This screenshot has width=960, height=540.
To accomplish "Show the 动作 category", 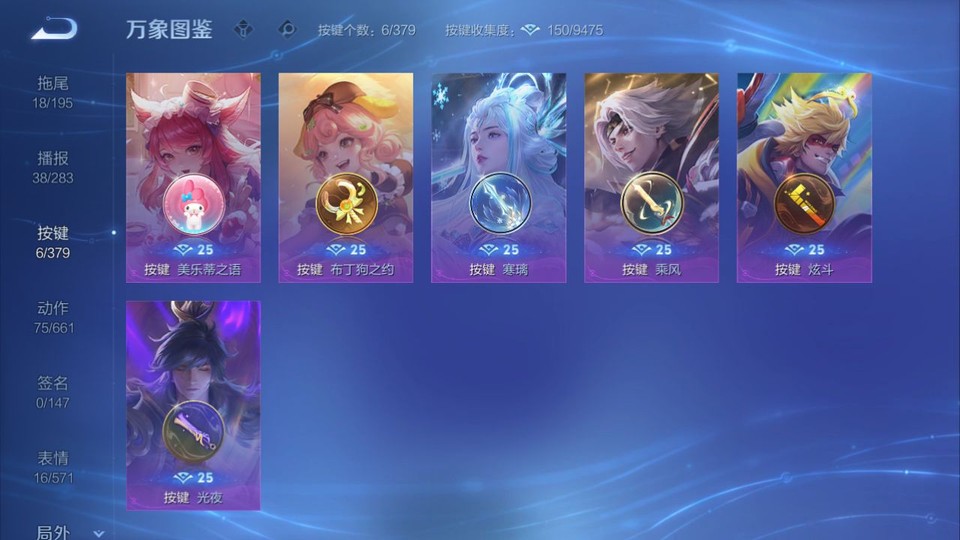I will pos(53,317).
